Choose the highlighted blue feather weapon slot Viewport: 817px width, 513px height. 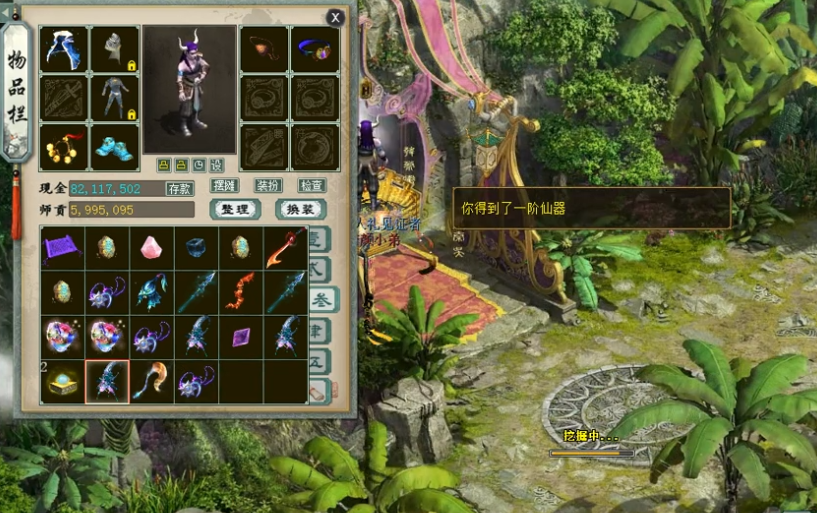pyautogui.click(x=107, y=381)
